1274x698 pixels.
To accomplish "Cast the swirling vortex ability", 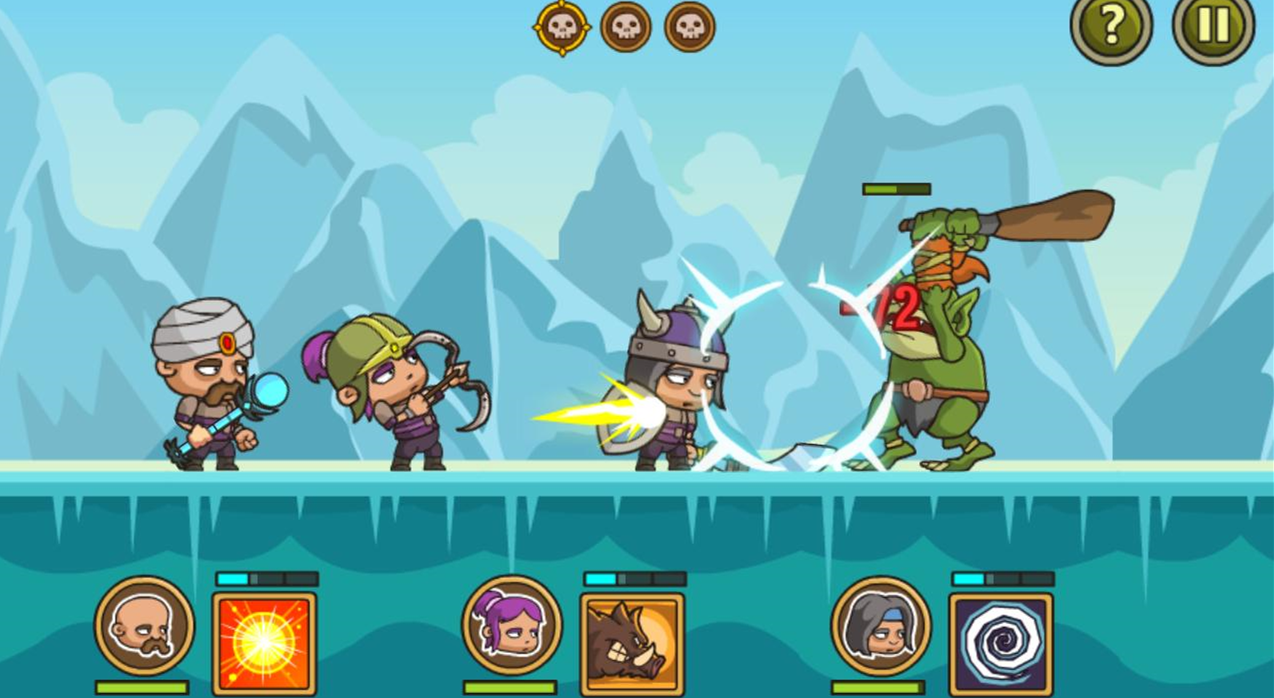I will [x=1000, y=643].
